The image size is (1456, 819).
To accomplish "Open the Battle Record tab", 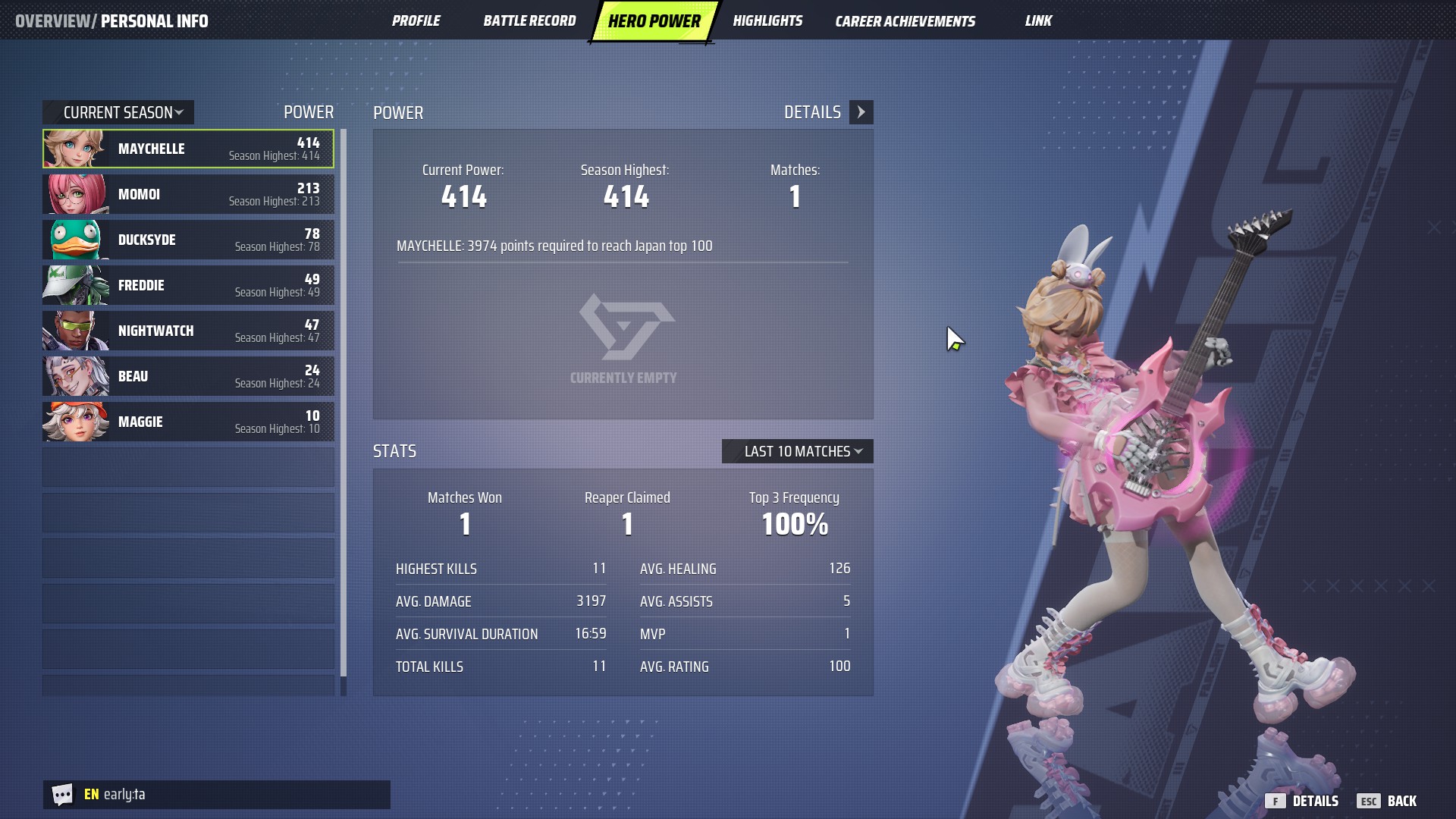I will (529, 20).
